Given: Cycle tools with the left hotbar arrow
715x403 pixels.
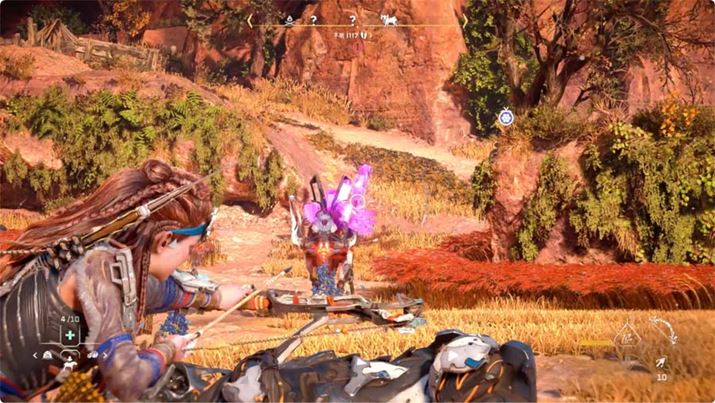Looking at the screenshot, I should pos(35,355).
